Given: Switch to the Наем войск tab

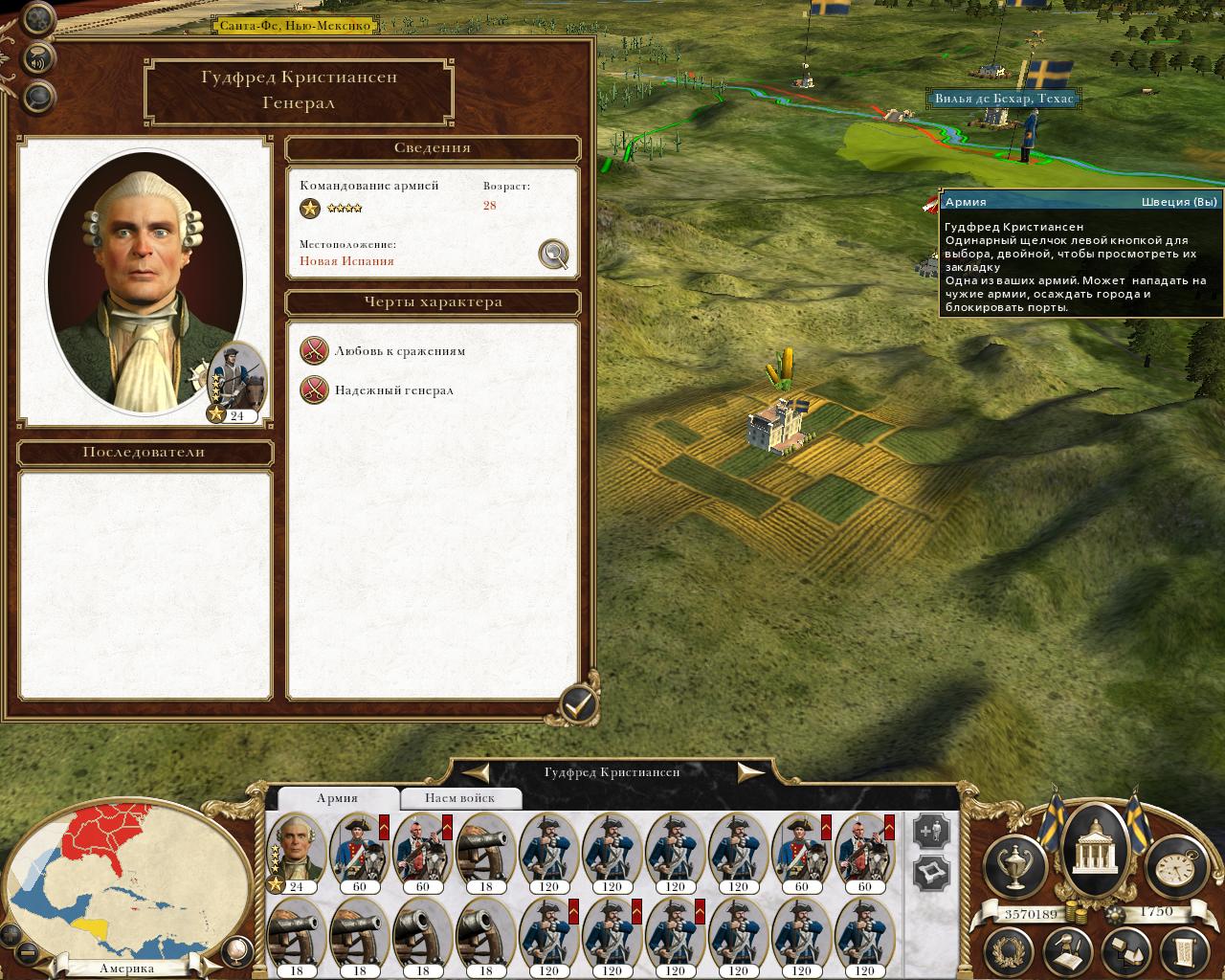Looking at the screenshot, I should click(x=460, y=797).
